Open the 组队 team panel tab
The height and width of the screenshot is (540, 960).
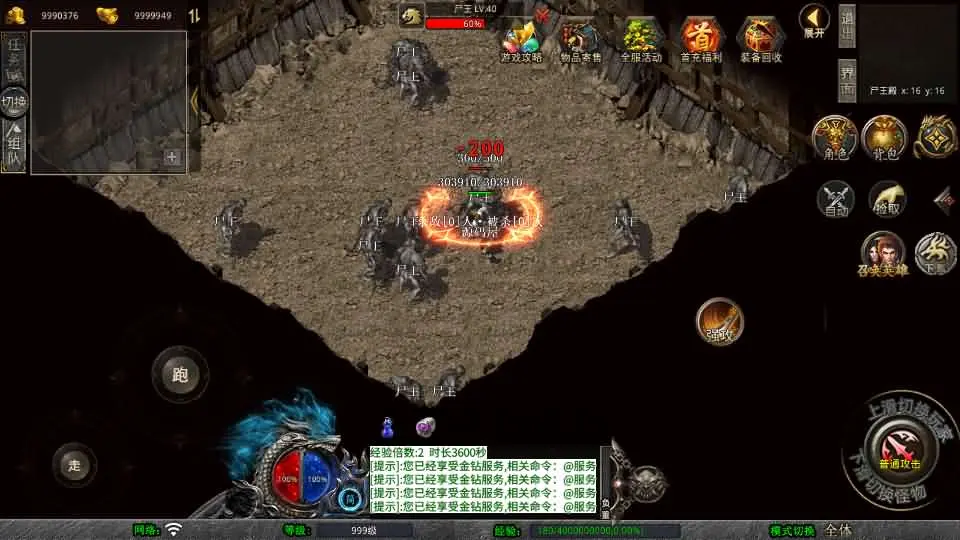coord(14,147)
